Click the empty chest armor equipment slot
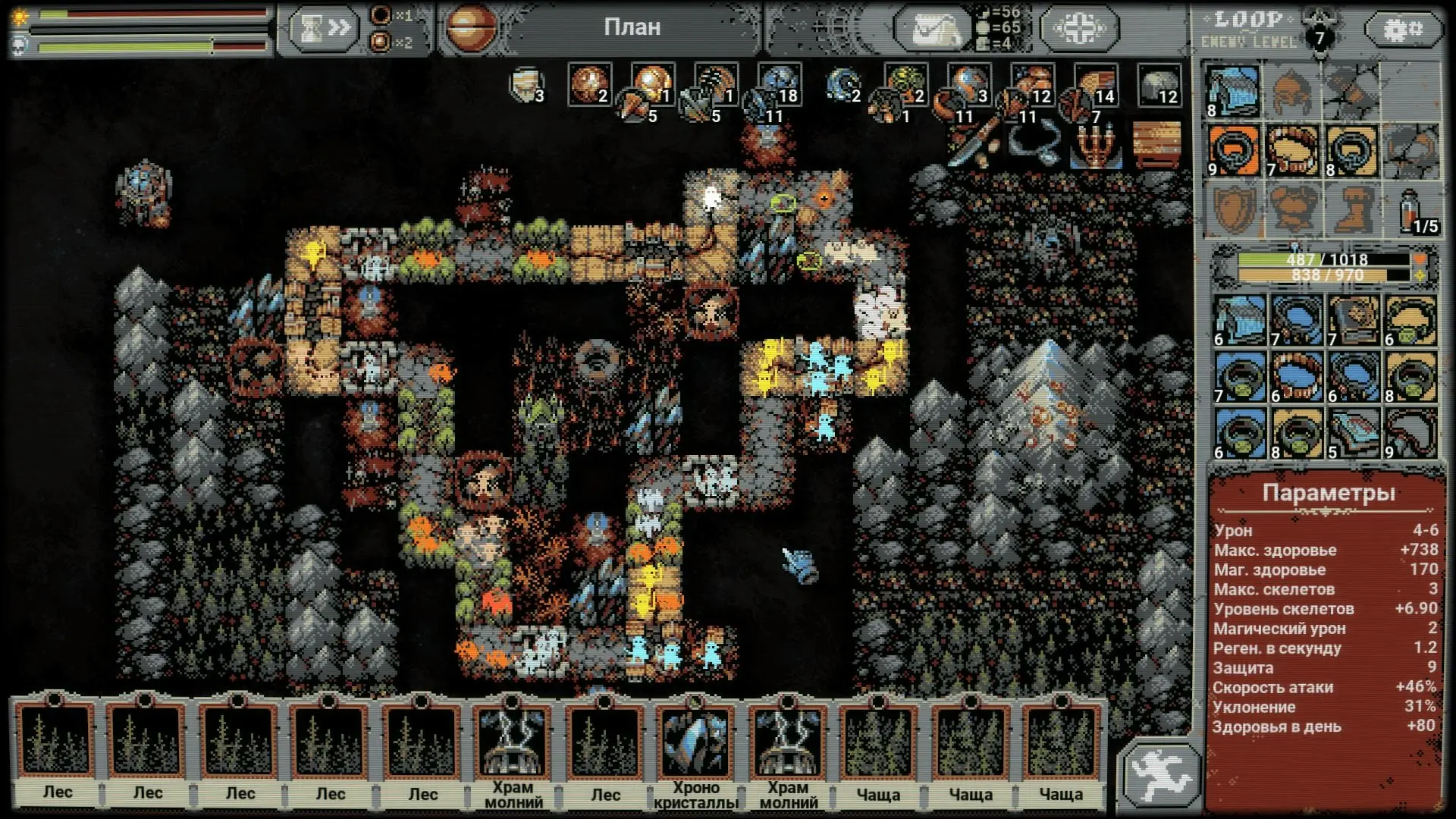Image resolution: width=1456 pixels, height=819 pixels. pos(1292,209)
